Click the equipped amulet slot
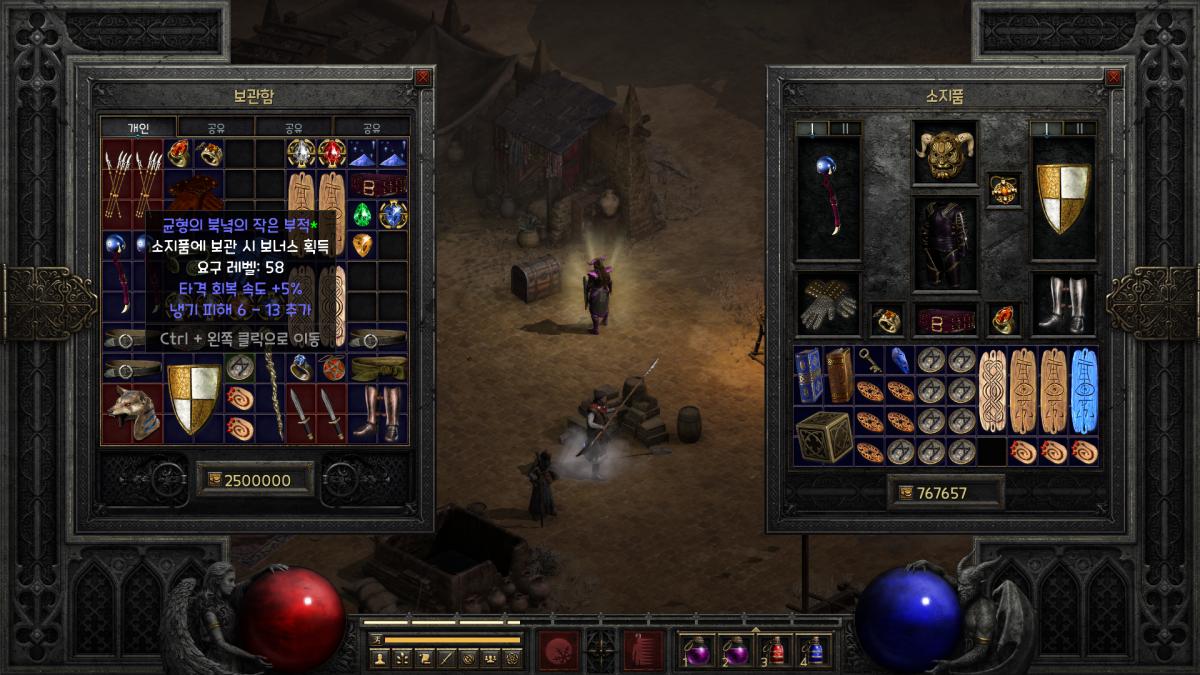This screenshot has width=1200, height=675. pyautogui.click(x=1004, y=189)
